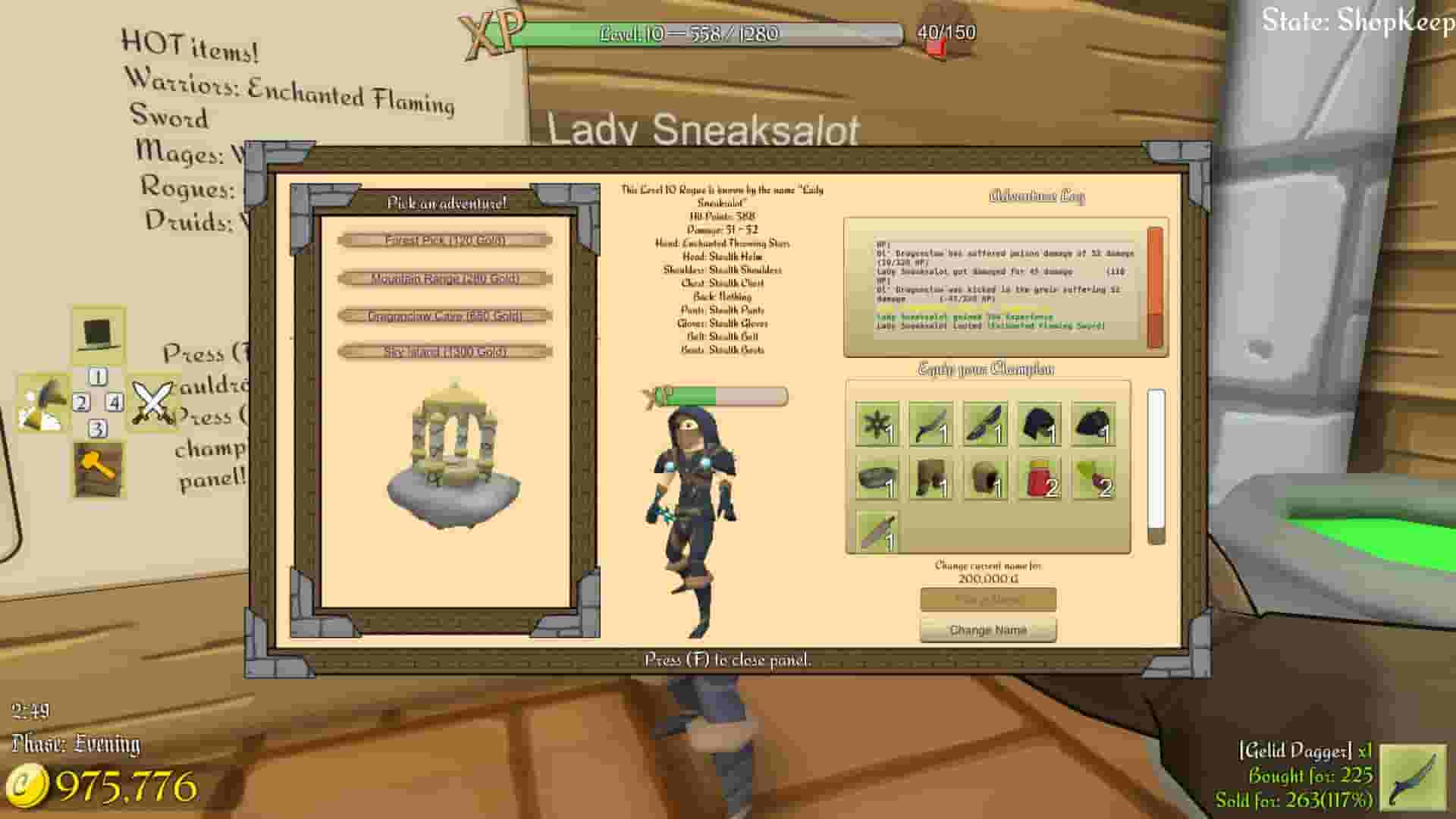Choose the Forest Pick adventure
The height and width of the screenshot is (819, 1456).
pos(446,241)
